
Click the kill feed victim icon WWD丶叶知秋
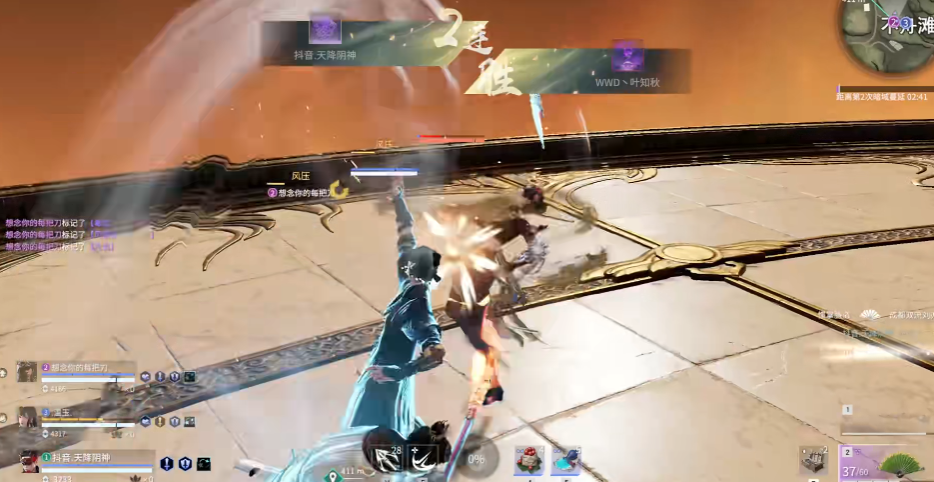pyautogui.click(x=627, y=55)
